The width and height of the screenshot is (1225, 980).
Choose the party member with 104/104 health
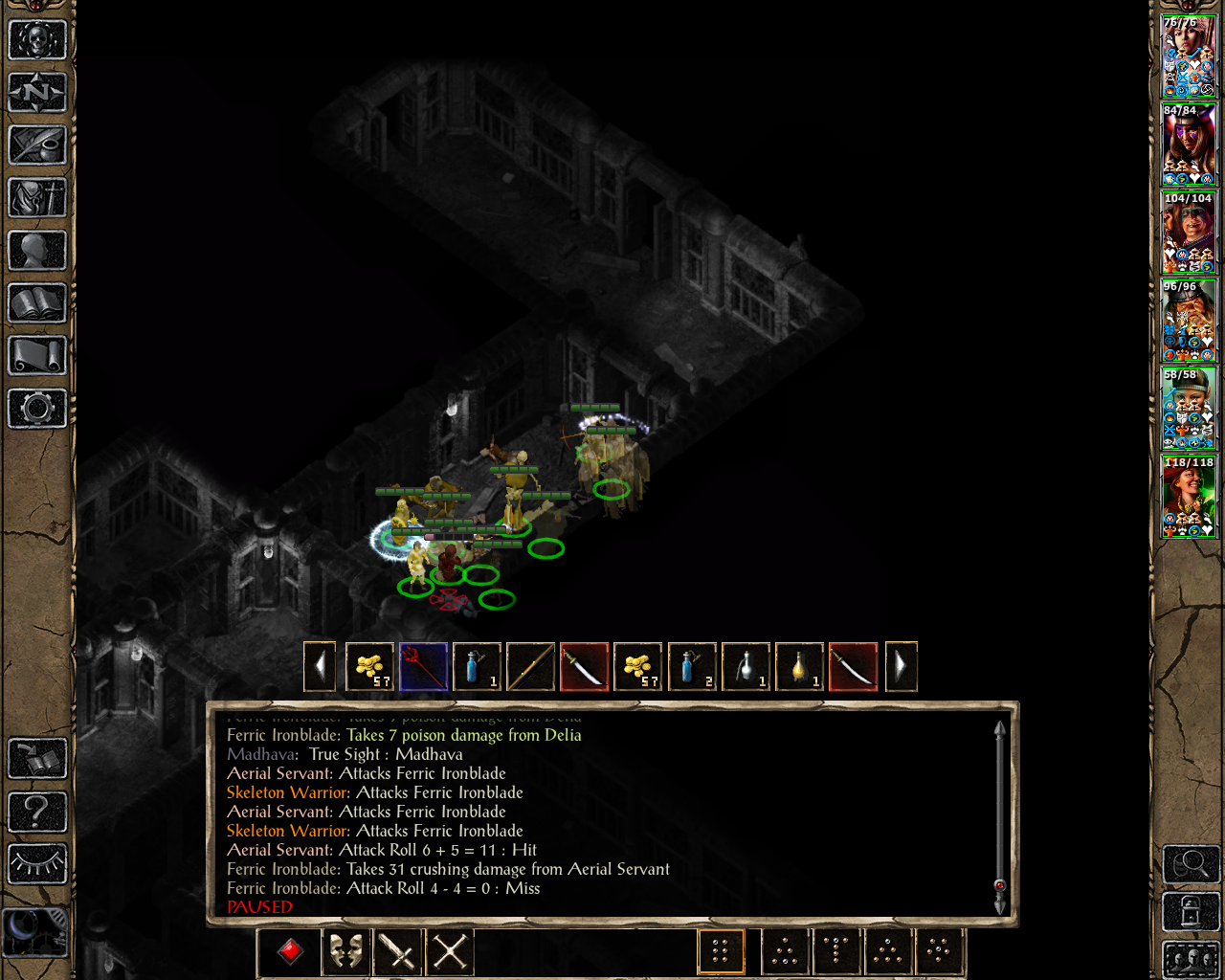[x=1188, y=233]
